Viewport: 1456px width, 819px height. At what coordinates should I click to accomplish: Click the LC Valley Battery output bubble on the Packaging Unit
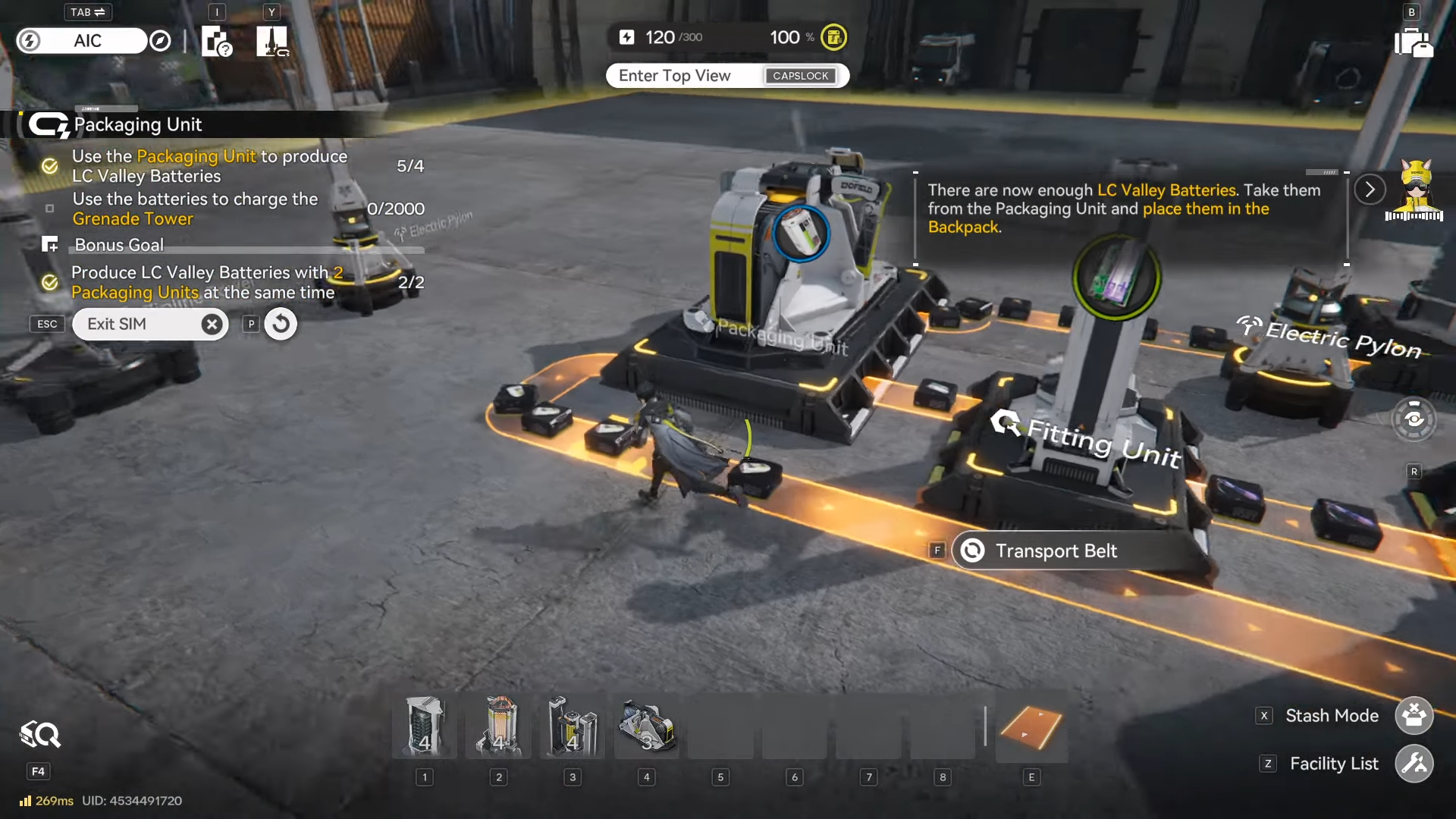pos(801,234)
